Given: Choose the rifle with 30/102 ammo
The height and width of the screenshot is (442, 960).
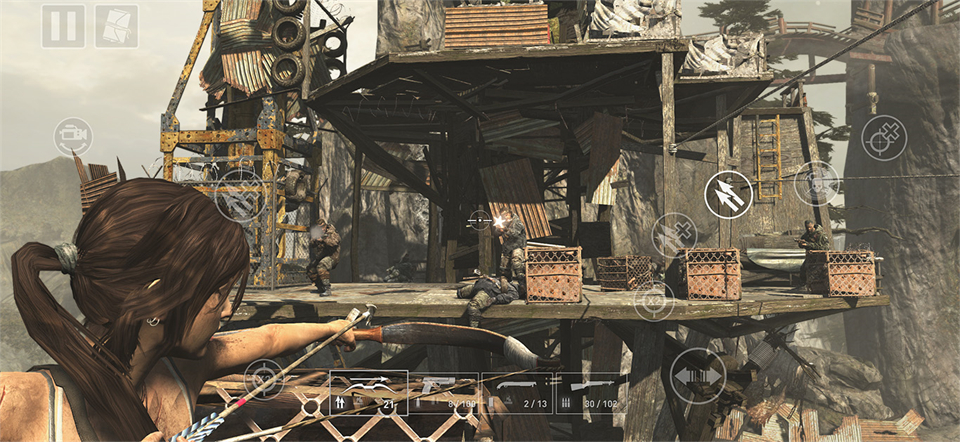Looking at the screenshot, I should [x=592, y=392].
